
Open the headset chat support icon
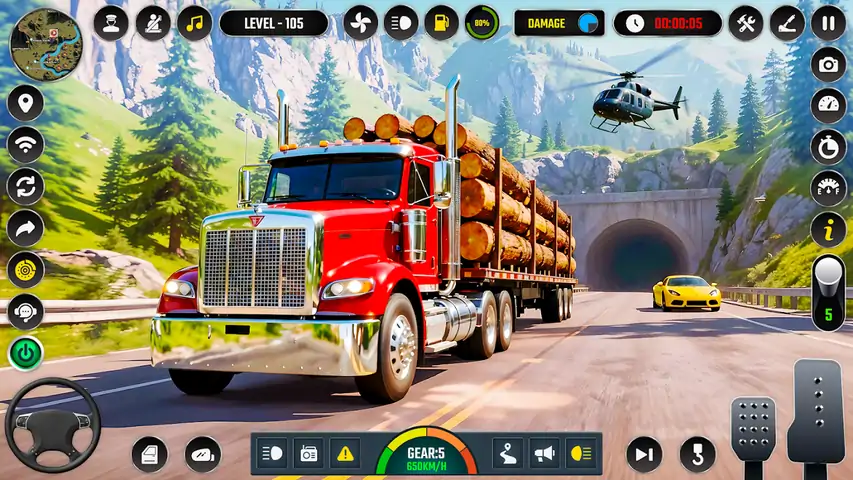(x=25, y=311)
